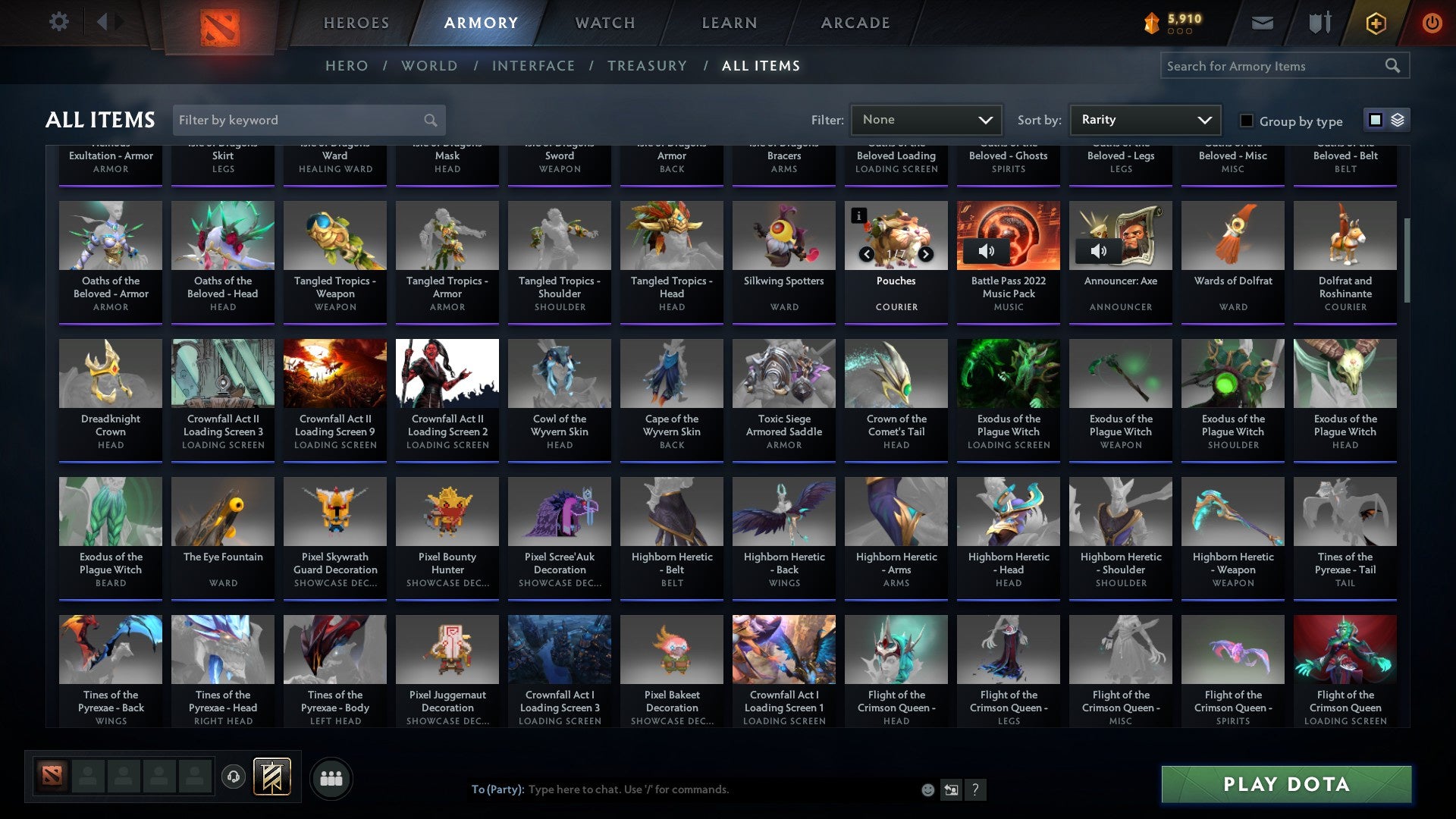This screenshot has height=819, width=1456.
Task: Switch to stacked list view icon
Action: click(x=1396, y=120)
